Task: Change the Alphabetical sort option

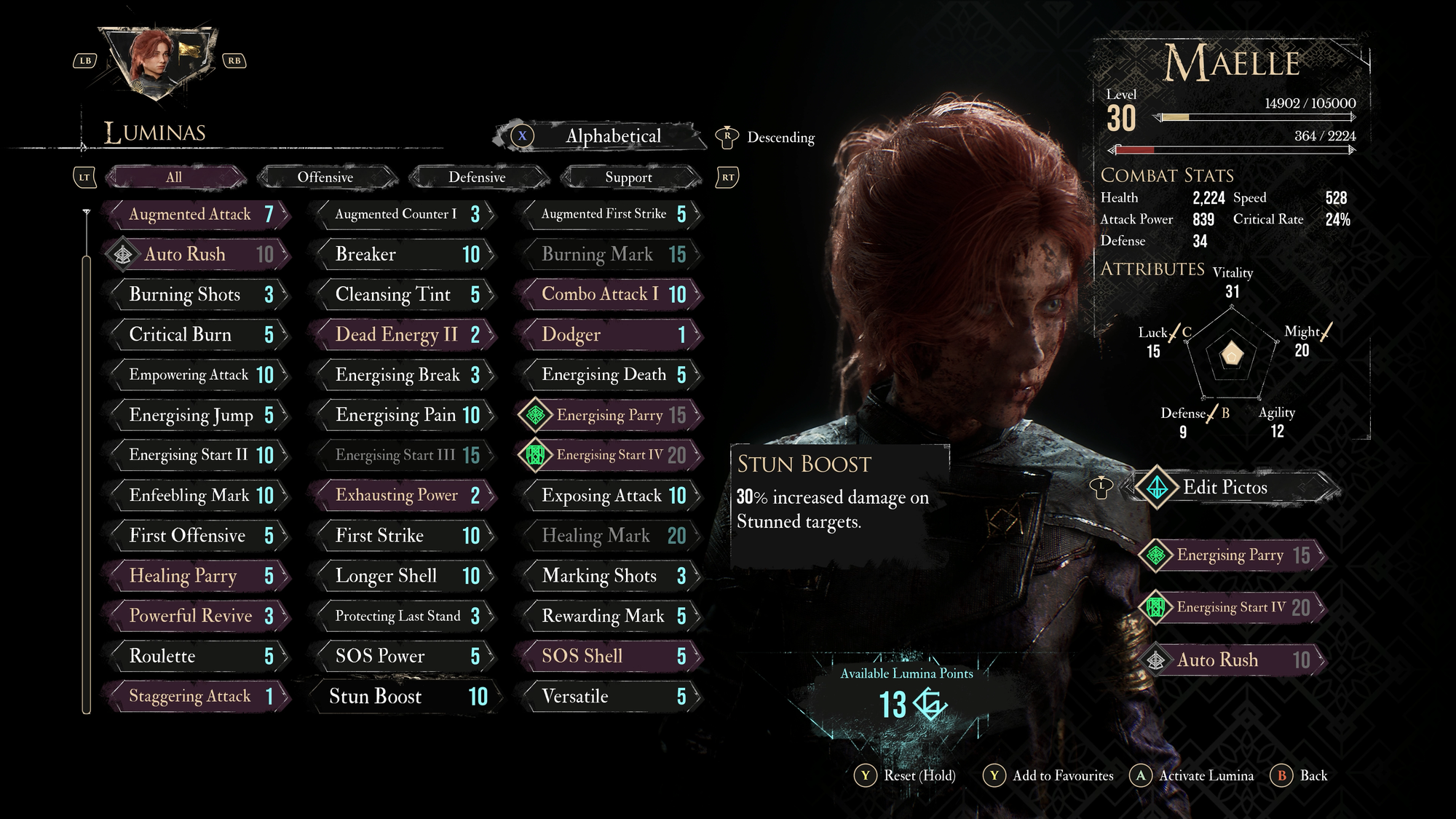Action: [x=612, y=136]
